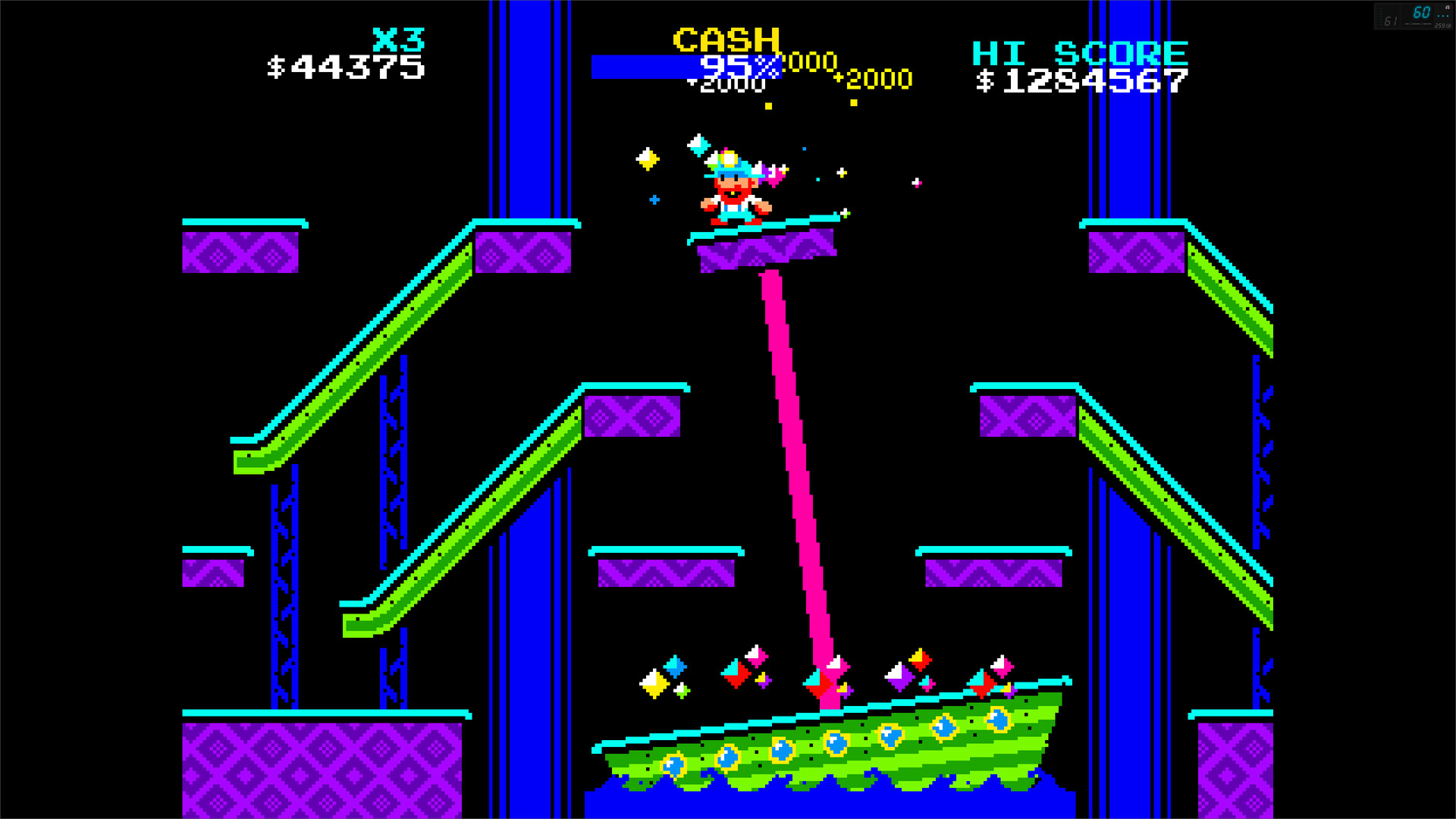Click the cyan 60 FPS counter in the overlay

pos(1422,11)
